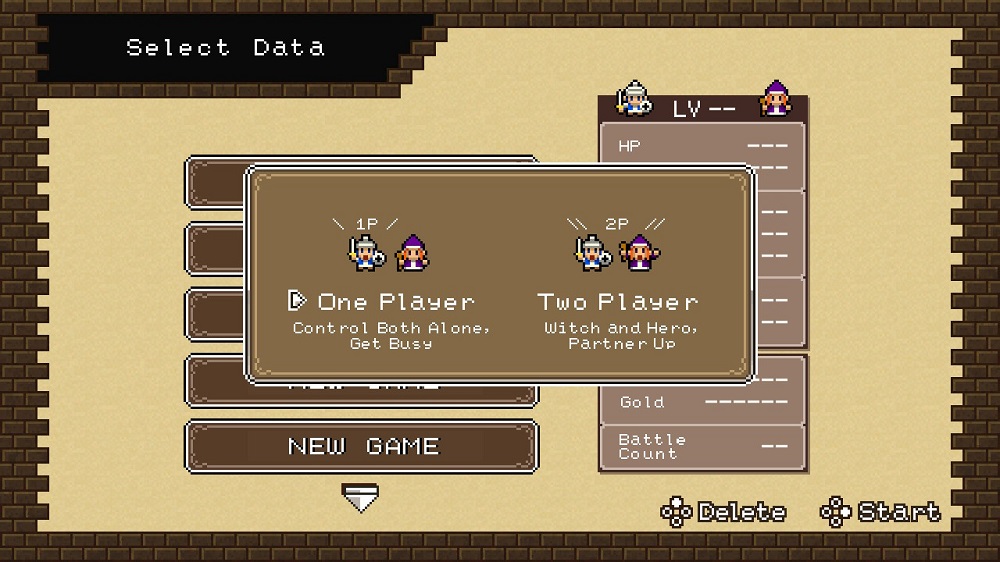Select the Two Player option
Screen dimensions: 1000x562
coord(619,302)
